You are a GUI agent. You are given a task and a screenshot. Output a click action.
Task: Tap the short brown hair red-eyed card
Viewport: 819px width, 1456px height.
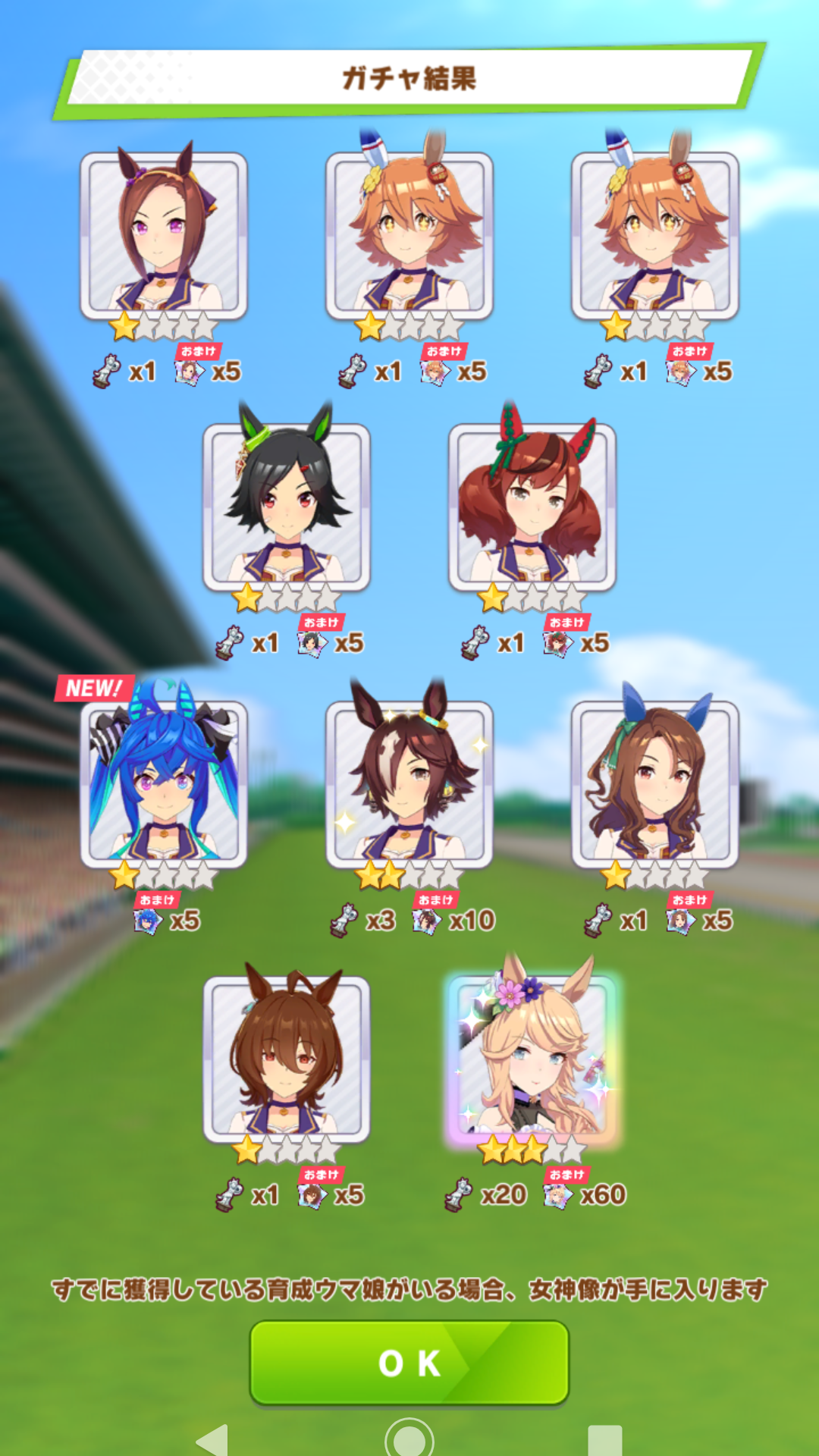[x=287, y=1059]
